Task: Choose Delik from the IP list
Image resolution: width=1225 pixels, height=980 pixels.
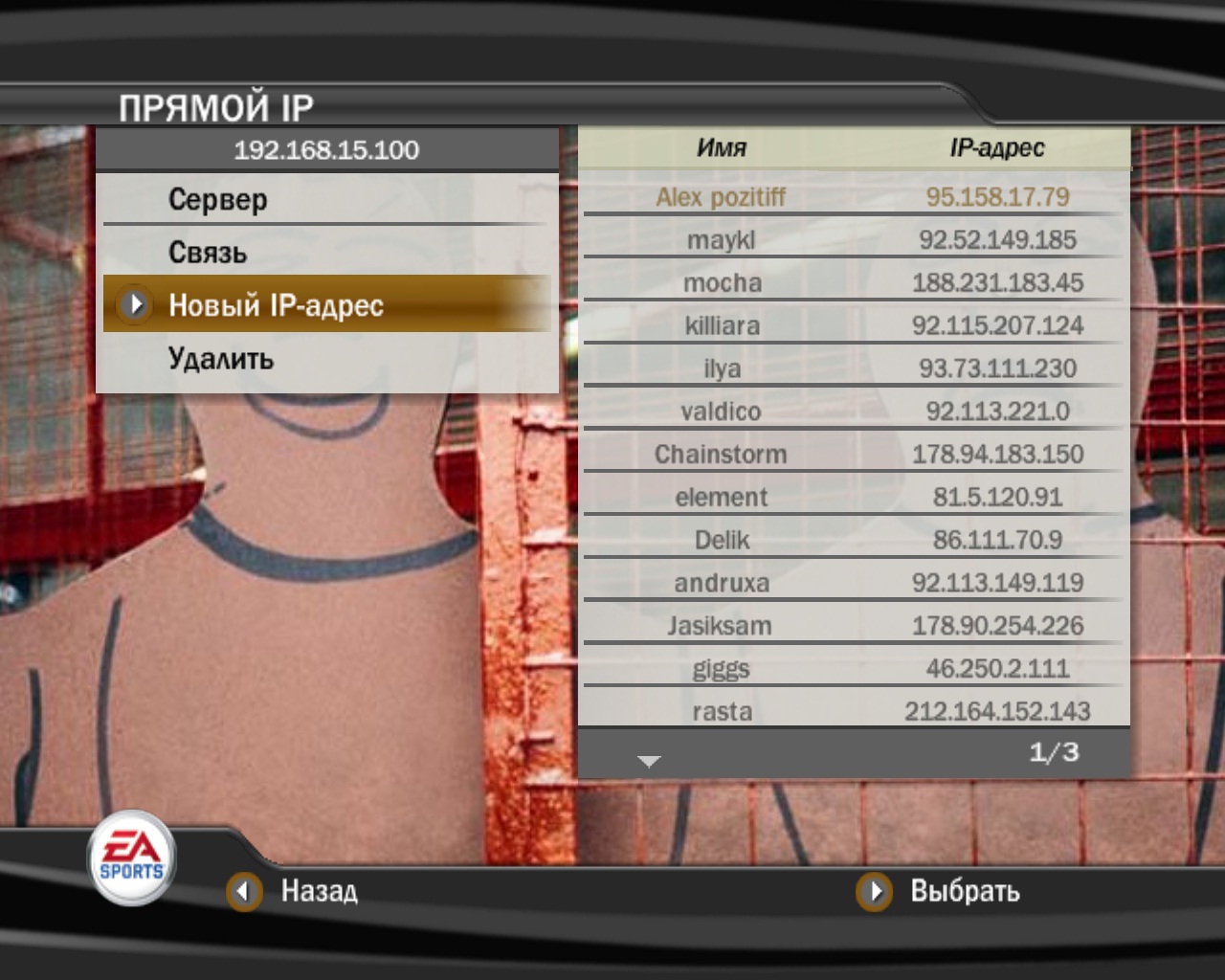Action: pos(852,541)
